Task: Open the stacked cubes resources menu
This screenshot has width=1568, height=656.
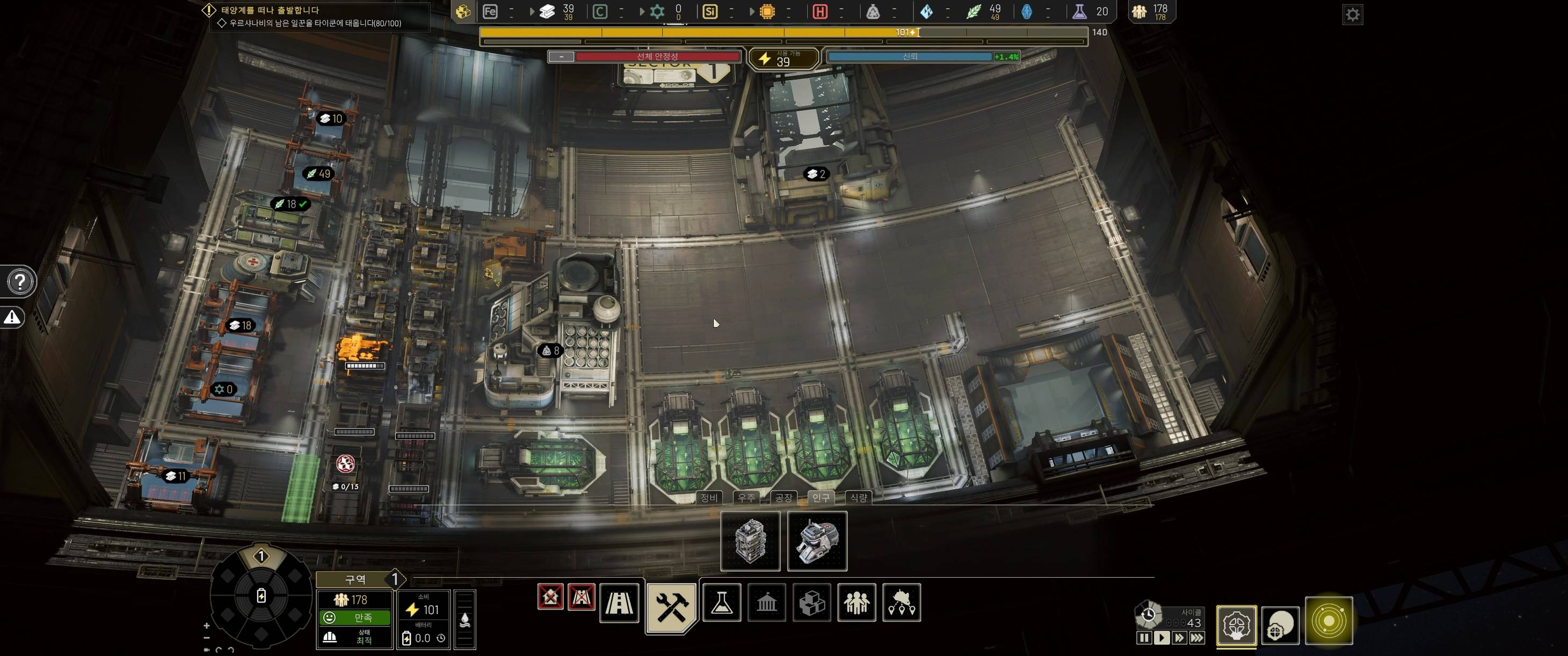Action: point(811,602)
